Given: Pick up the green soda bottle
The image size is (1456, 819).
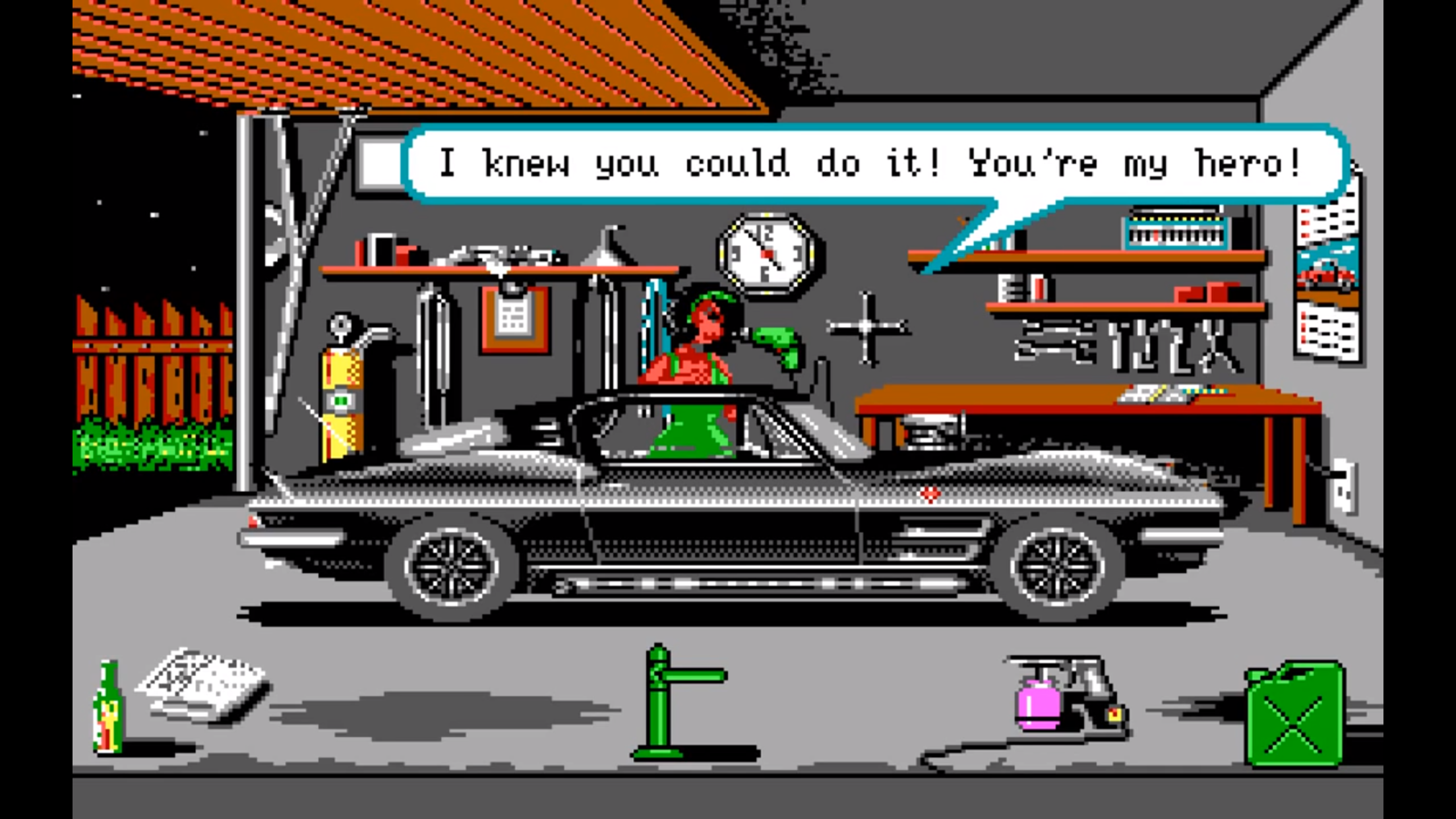Looking at the screenshot, I should pyautogui.click(x=108, y=709).
